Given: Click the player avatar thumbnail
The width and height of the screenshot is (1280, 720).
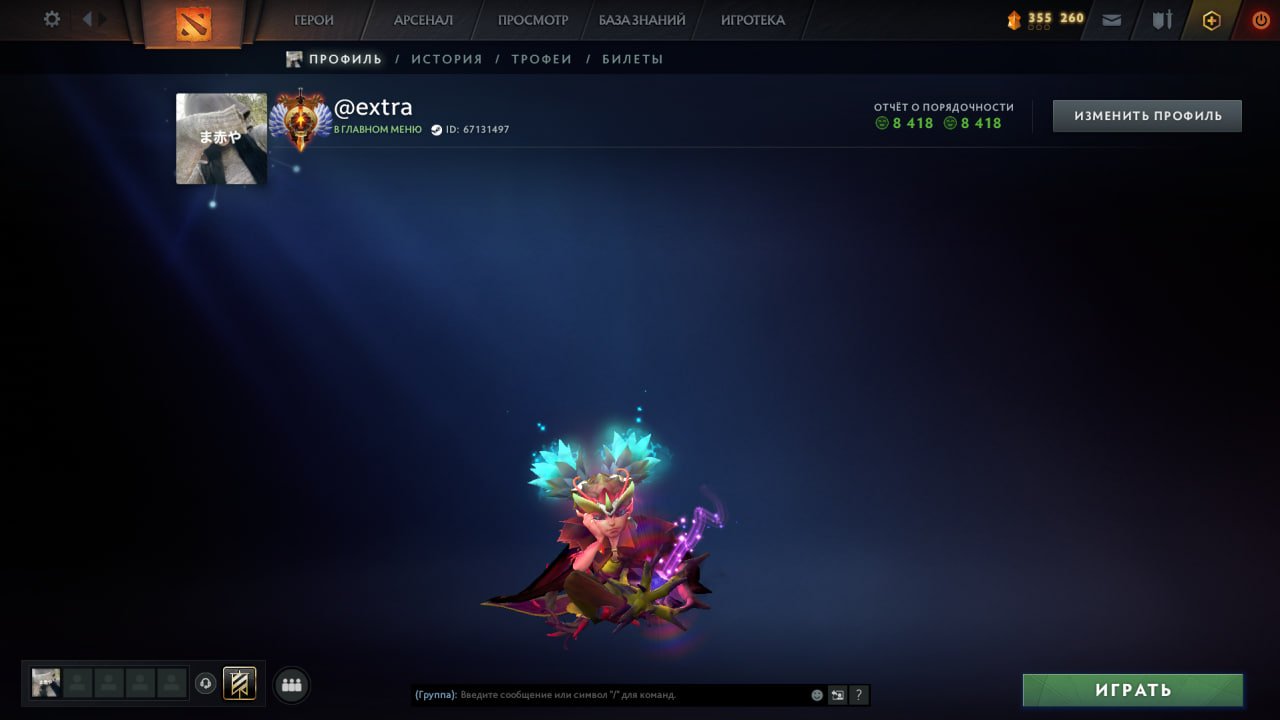Looking at the screenshot, I should click(x=220, y=138).
